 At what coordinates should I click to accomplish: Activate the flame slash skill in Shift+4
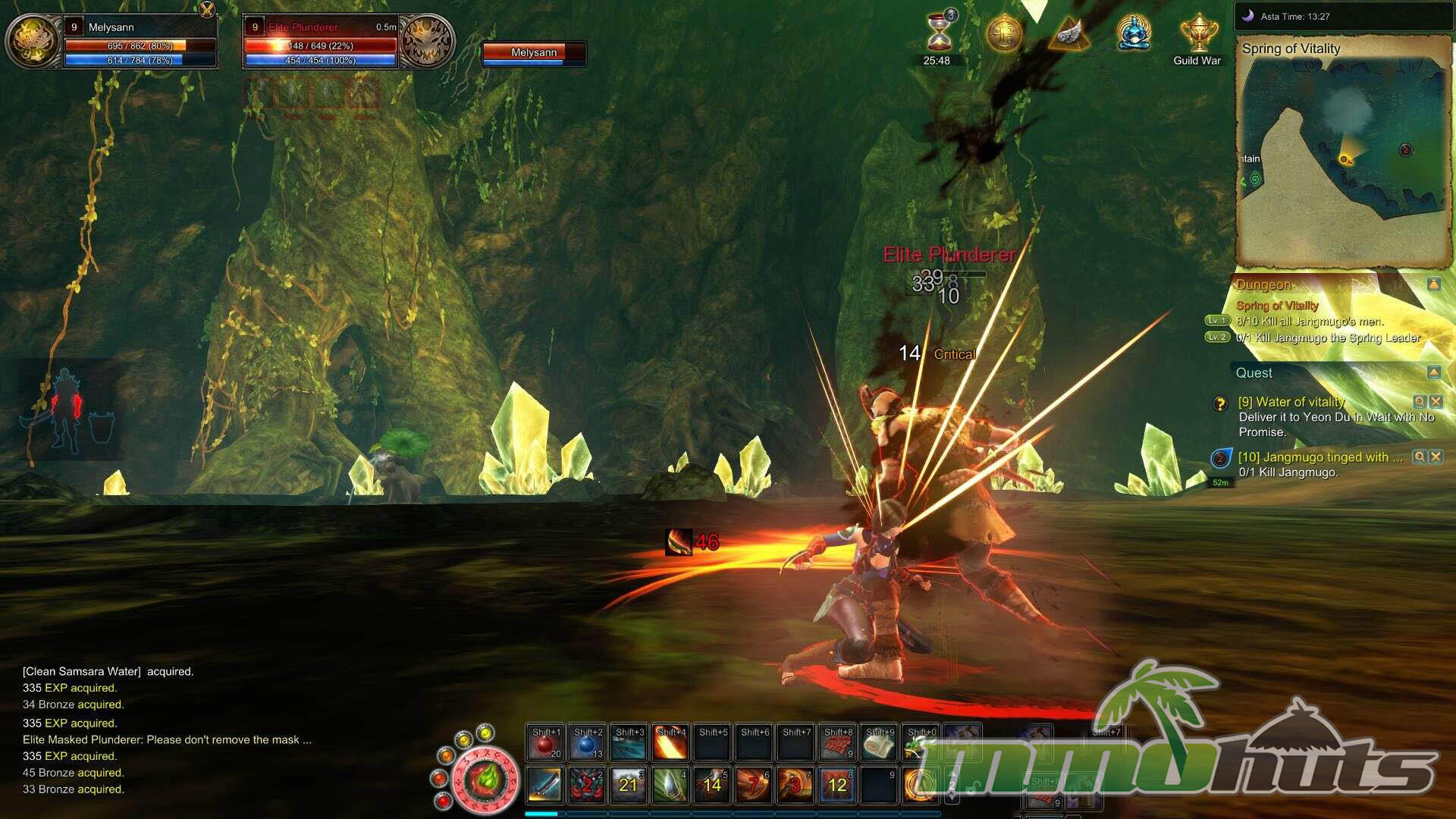pyautogui.click(x=671, y=742)
